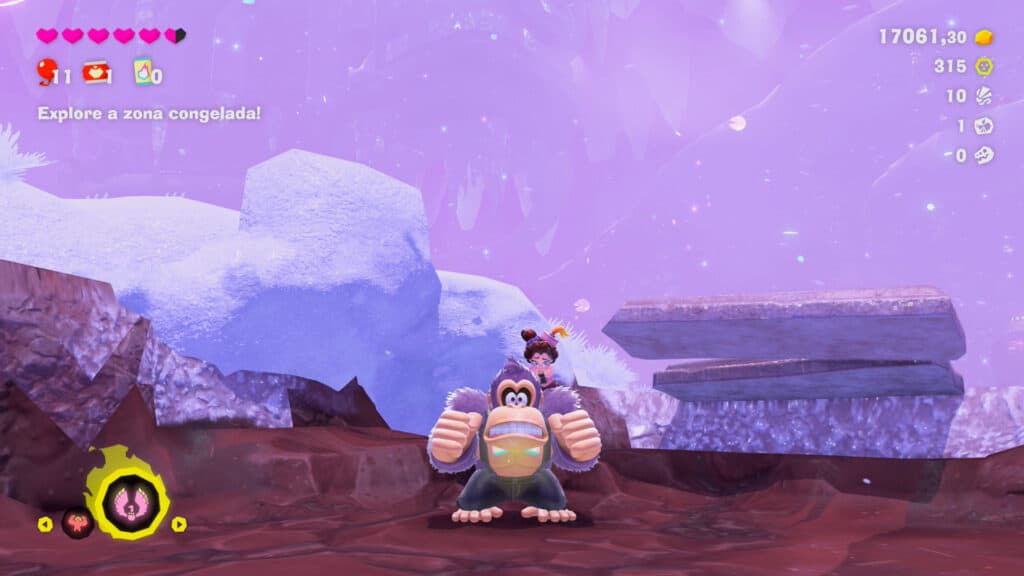Viewport: 1024px width, 576px height.
Task: Click the red balloon item icon
Action: click(46, 71)
